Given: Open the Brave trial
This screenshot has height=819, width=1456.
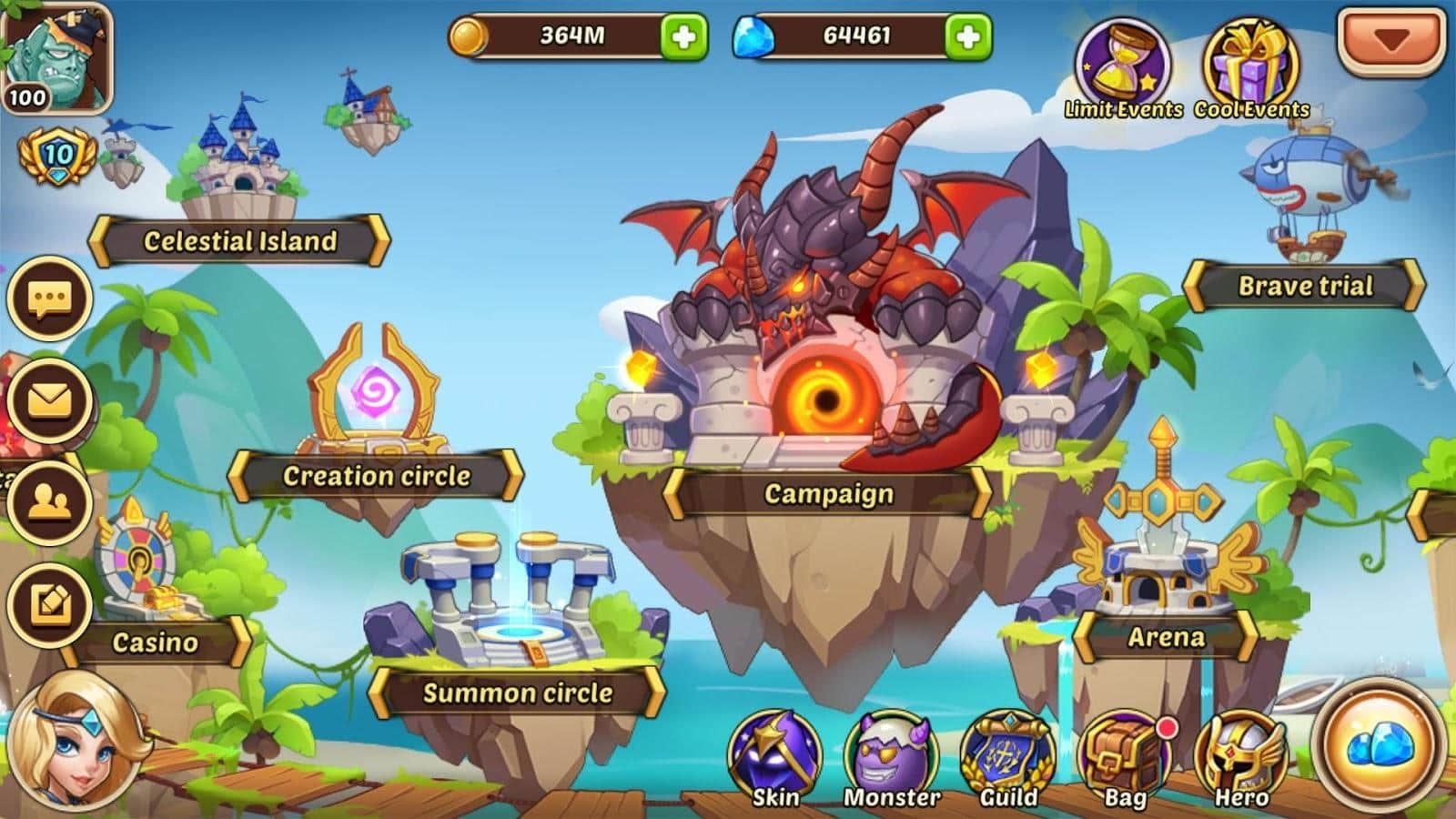Looking at the screenshot, I should click(1304, 286).
